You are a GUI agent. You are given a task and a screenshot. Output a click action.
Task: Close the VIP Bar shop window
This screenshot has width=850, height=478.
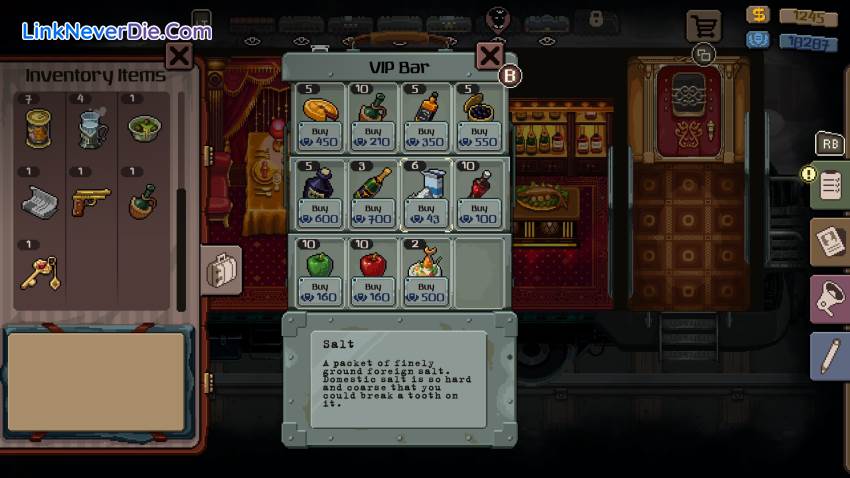tap(489, 56)
